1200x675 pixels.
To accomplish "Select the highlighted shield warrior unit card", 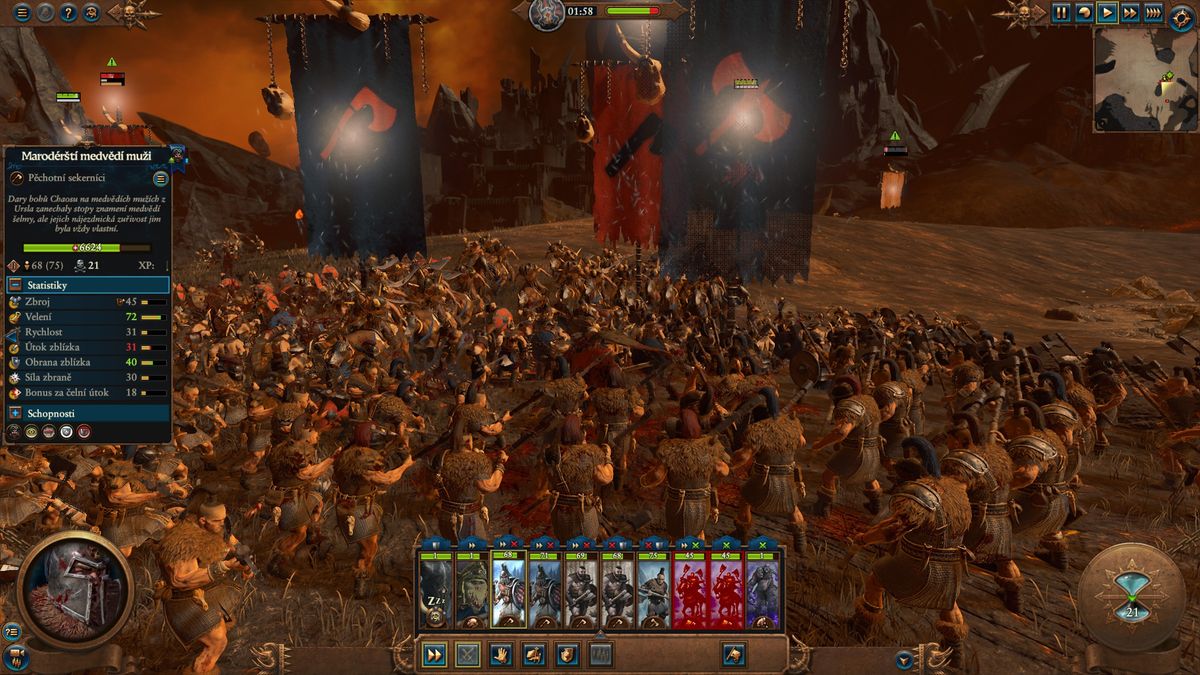I will tap(508, 592).
